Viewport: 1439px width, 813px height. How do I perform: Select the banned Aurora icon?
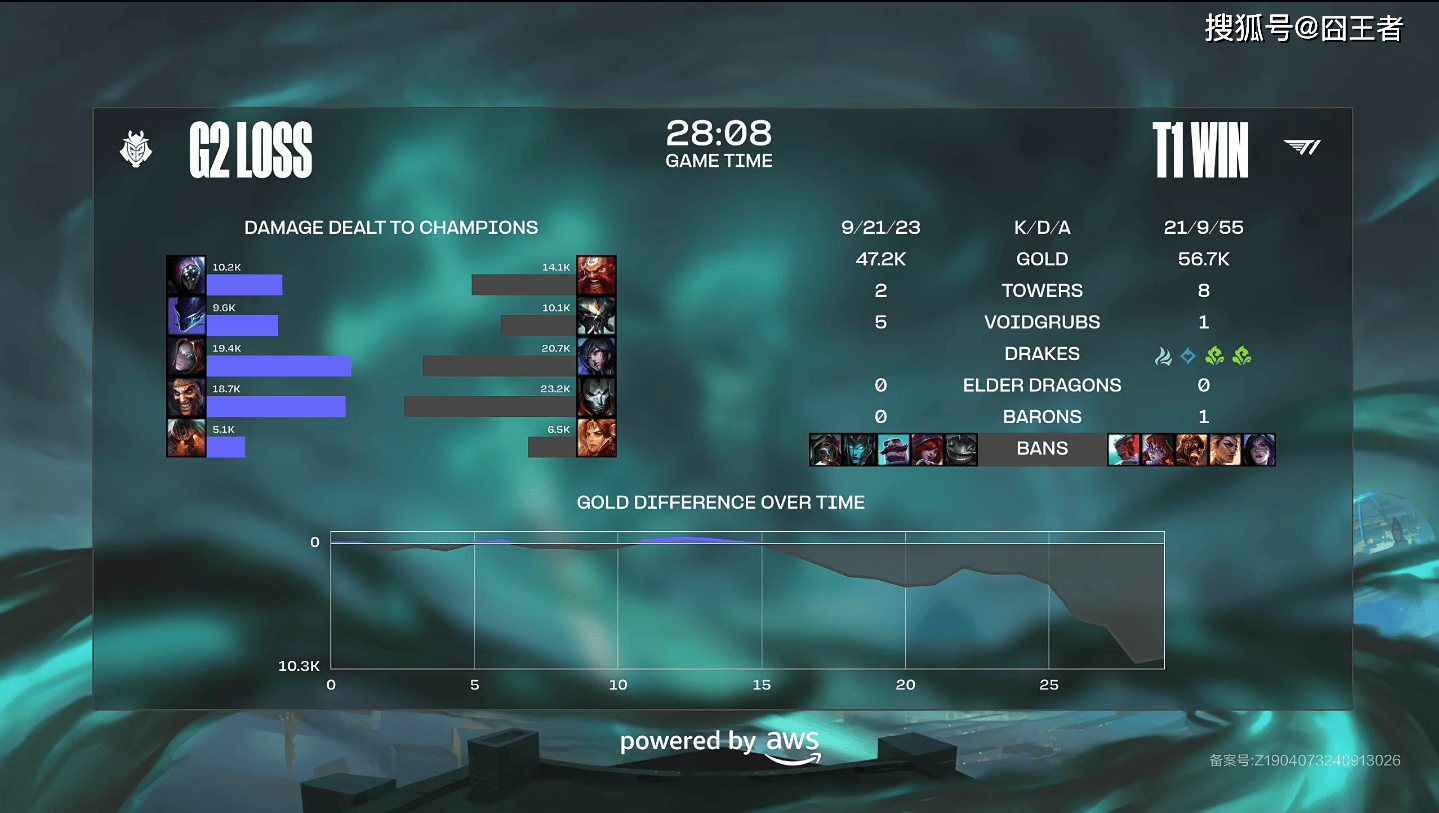coord(1157,450)
